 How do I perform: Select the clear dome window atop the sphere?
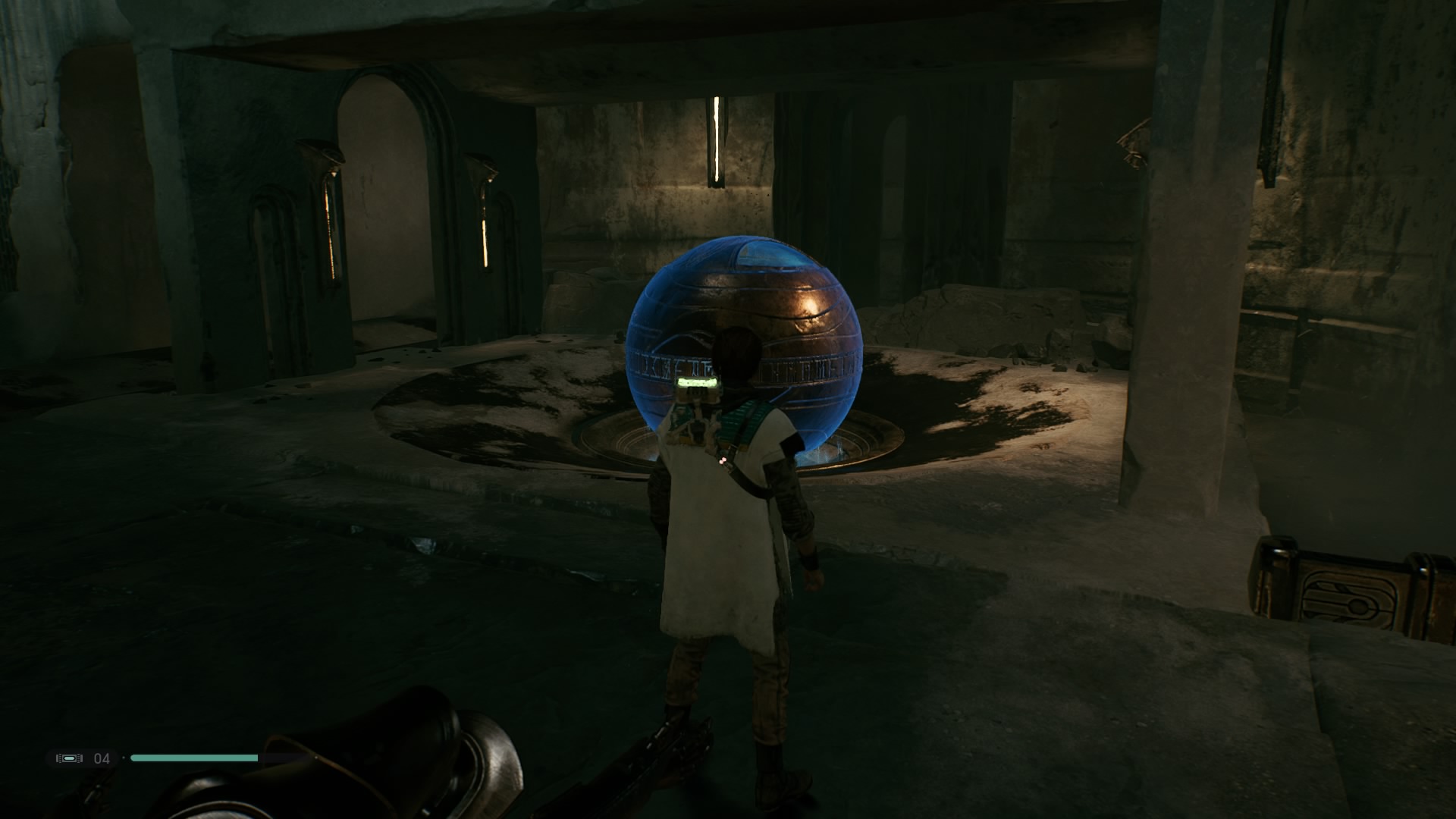[762, 254]
